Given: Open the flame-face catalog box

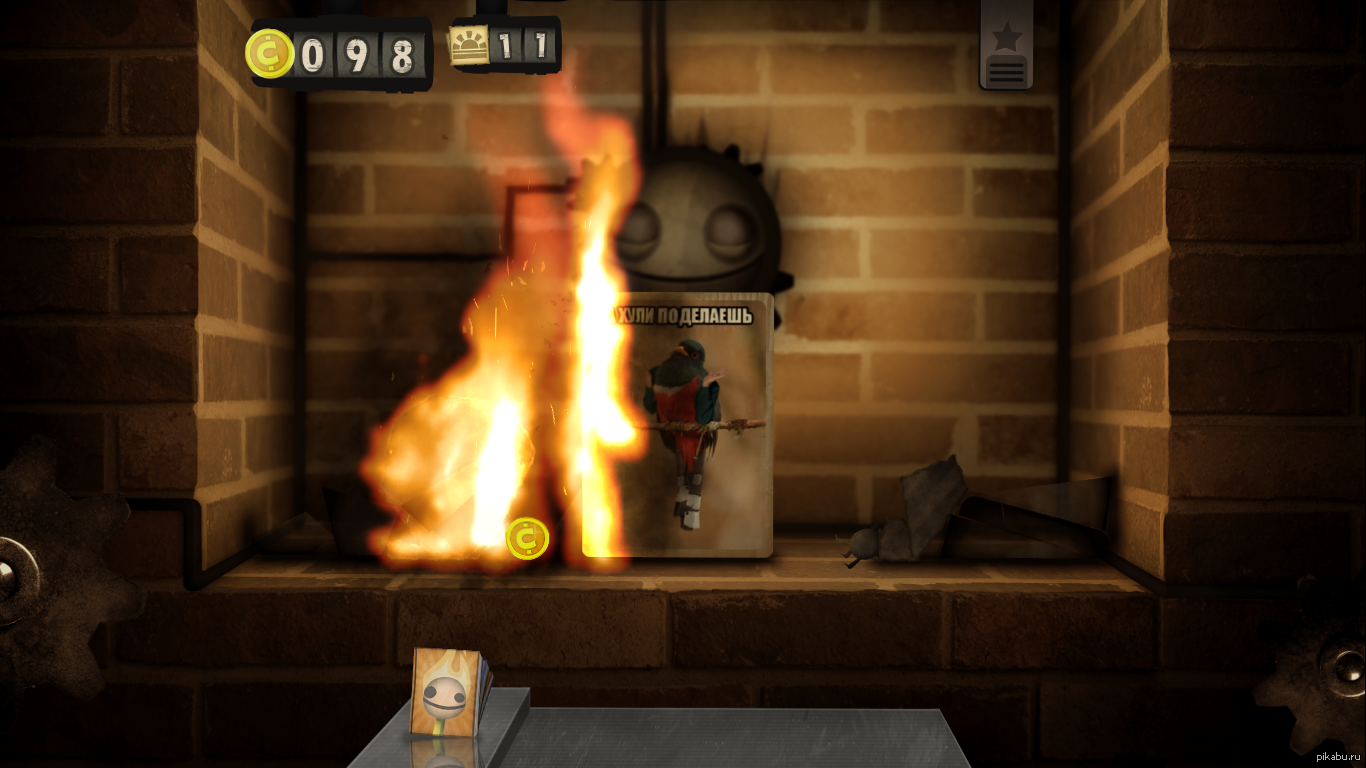Looking at the screenshot, I should click(447, 691).
